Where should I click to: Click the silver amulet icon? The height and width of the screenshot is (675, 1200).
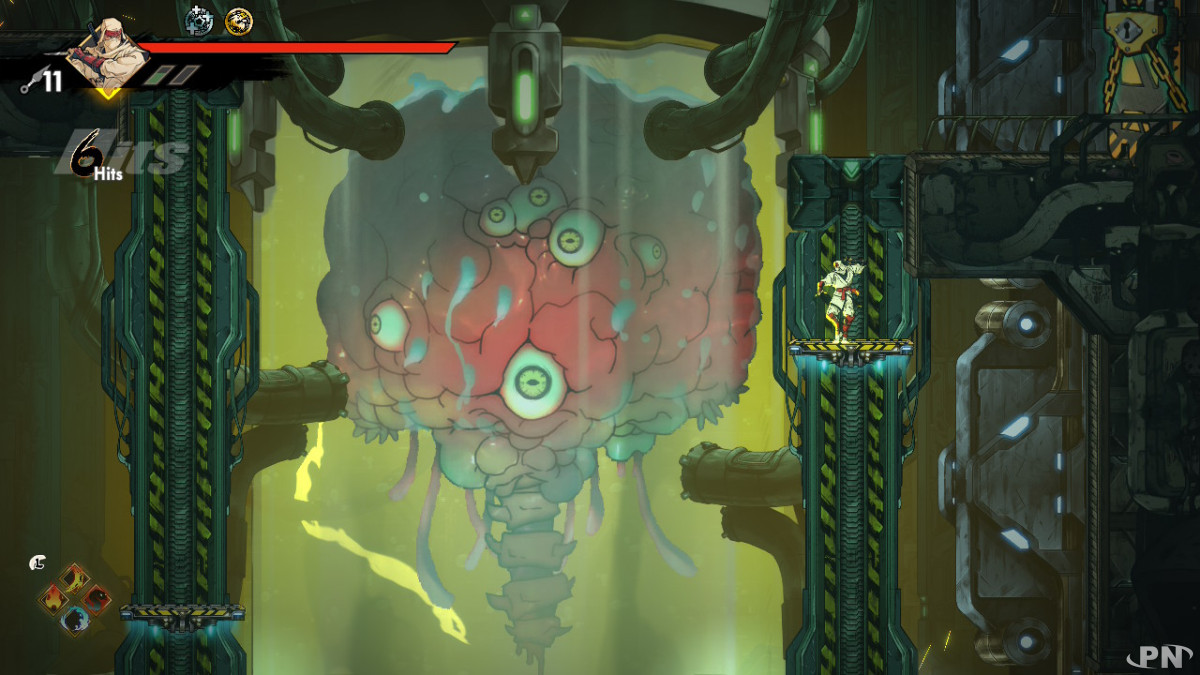(199, 20)
